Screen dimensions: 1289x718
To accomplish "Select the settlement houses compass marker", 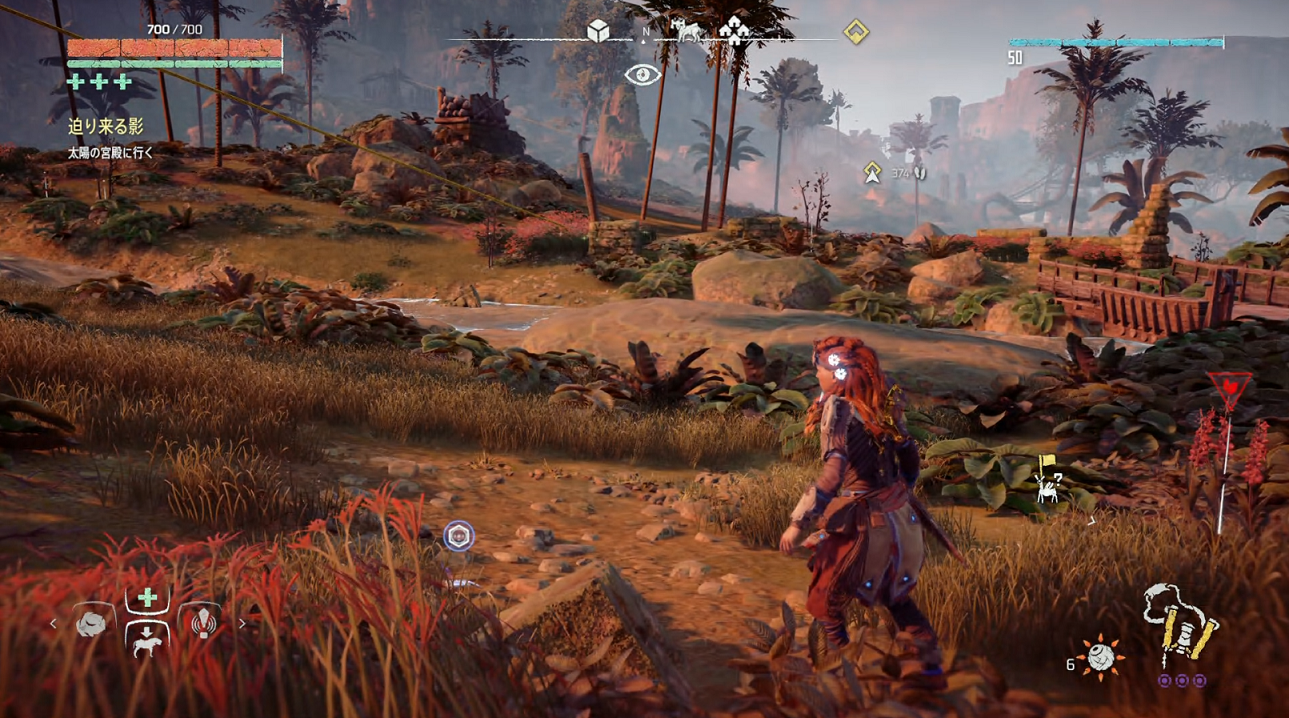I will 735,32.
